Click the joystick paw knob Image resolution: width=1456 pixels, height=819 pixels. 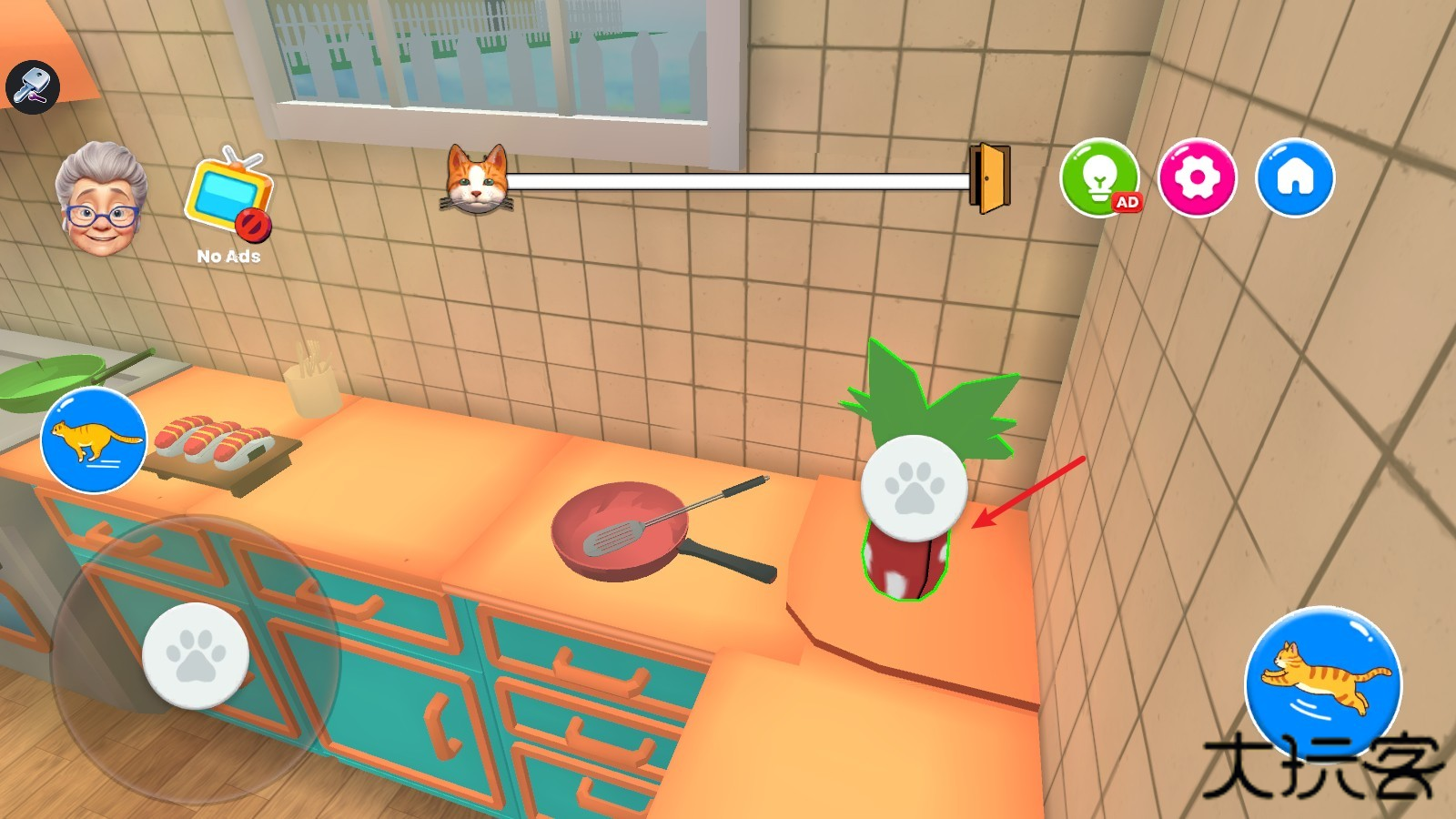(196, 656)
